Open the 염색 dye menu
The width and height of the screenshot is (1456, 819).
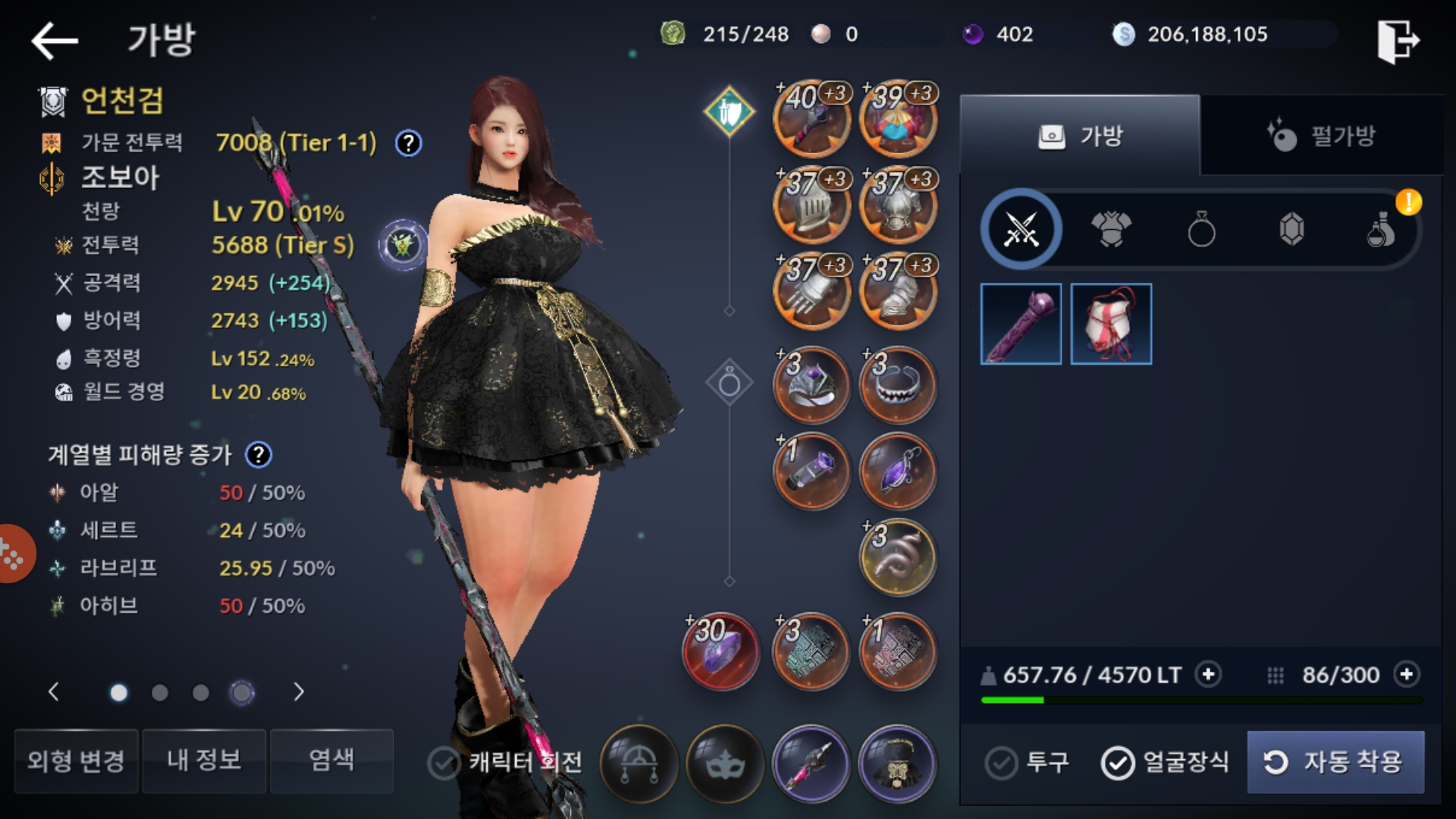[331, 761]
